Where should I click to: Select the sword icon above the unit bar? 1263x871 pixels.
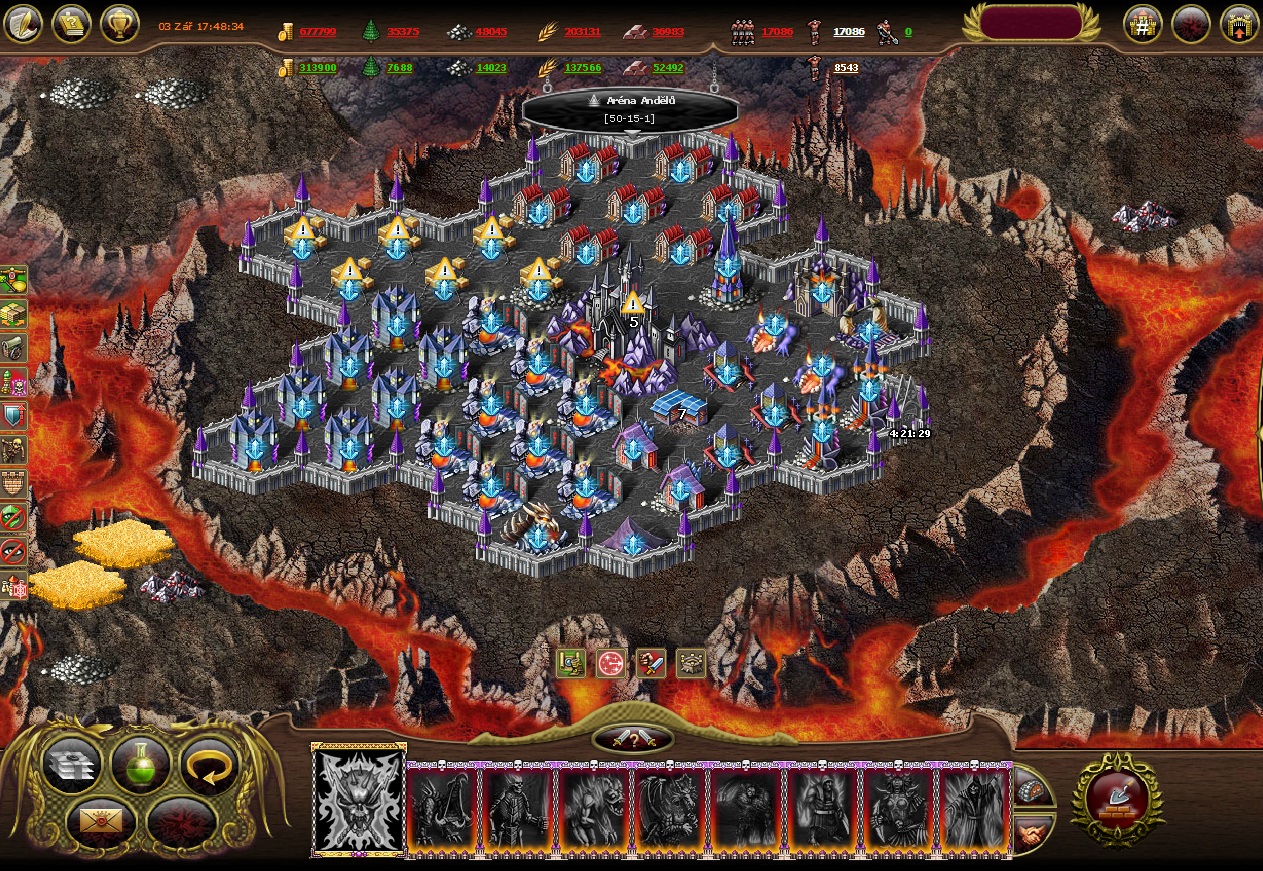click(x=651, y=663)
